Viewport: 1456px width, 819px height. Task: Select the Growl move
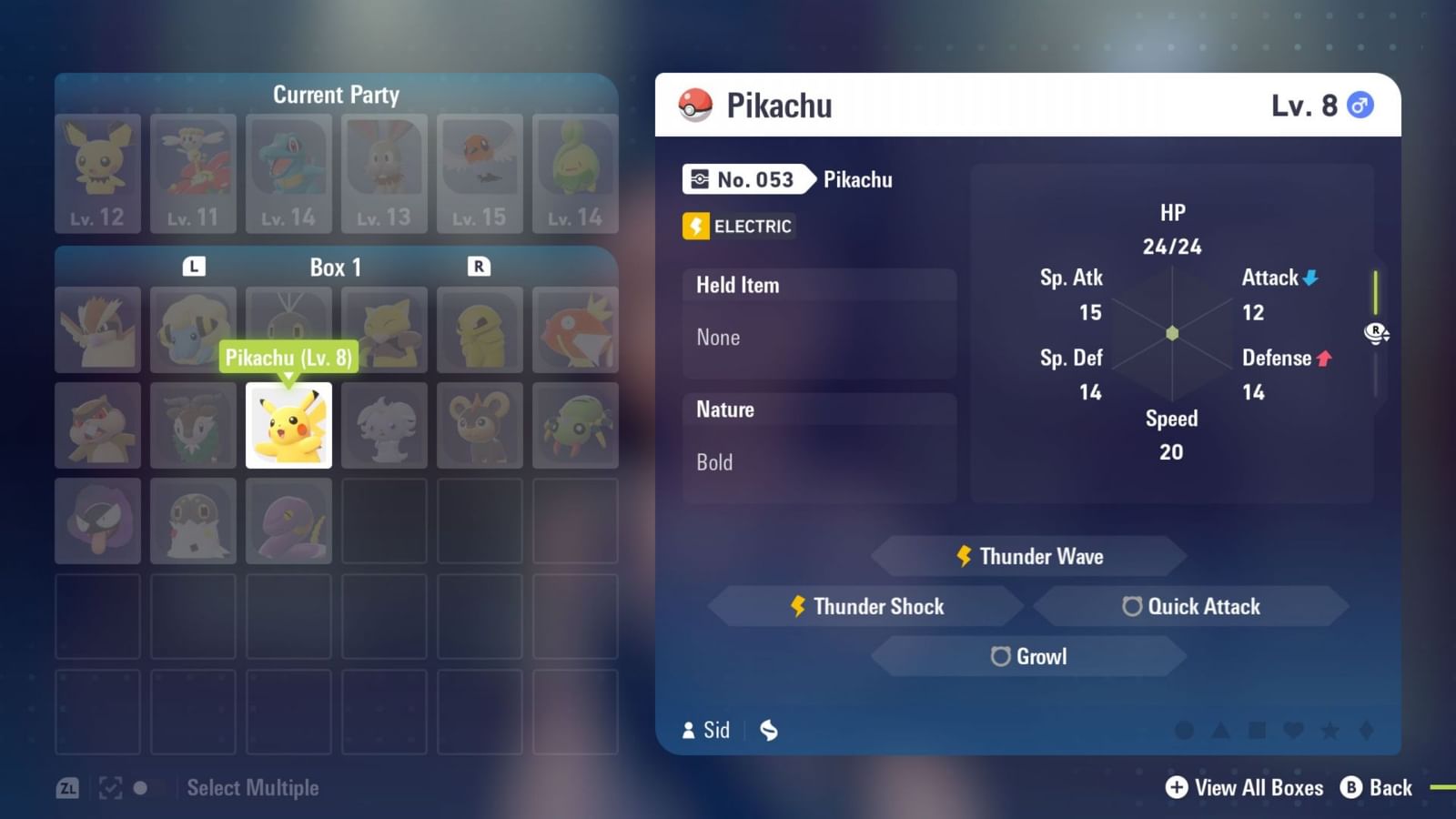pyautogui.click(x=1029, y=656)
